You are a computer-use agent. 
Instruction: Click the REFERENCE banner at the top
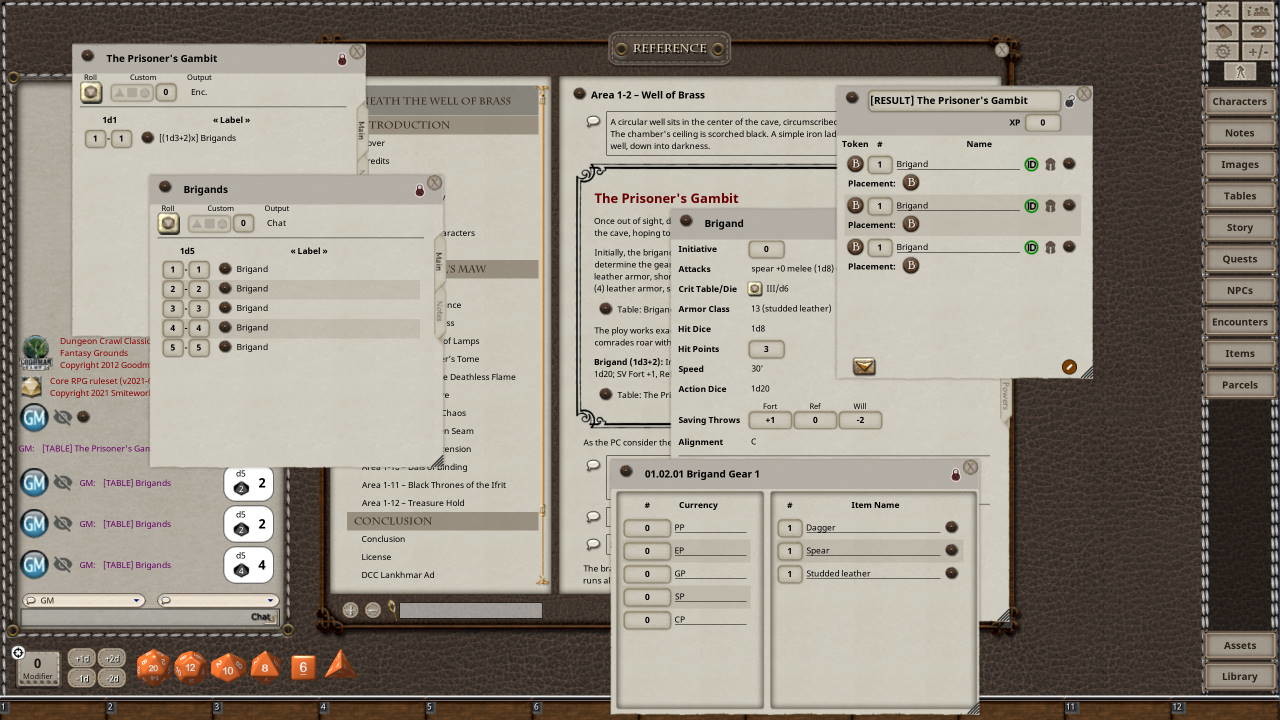[x=668, y=47]
